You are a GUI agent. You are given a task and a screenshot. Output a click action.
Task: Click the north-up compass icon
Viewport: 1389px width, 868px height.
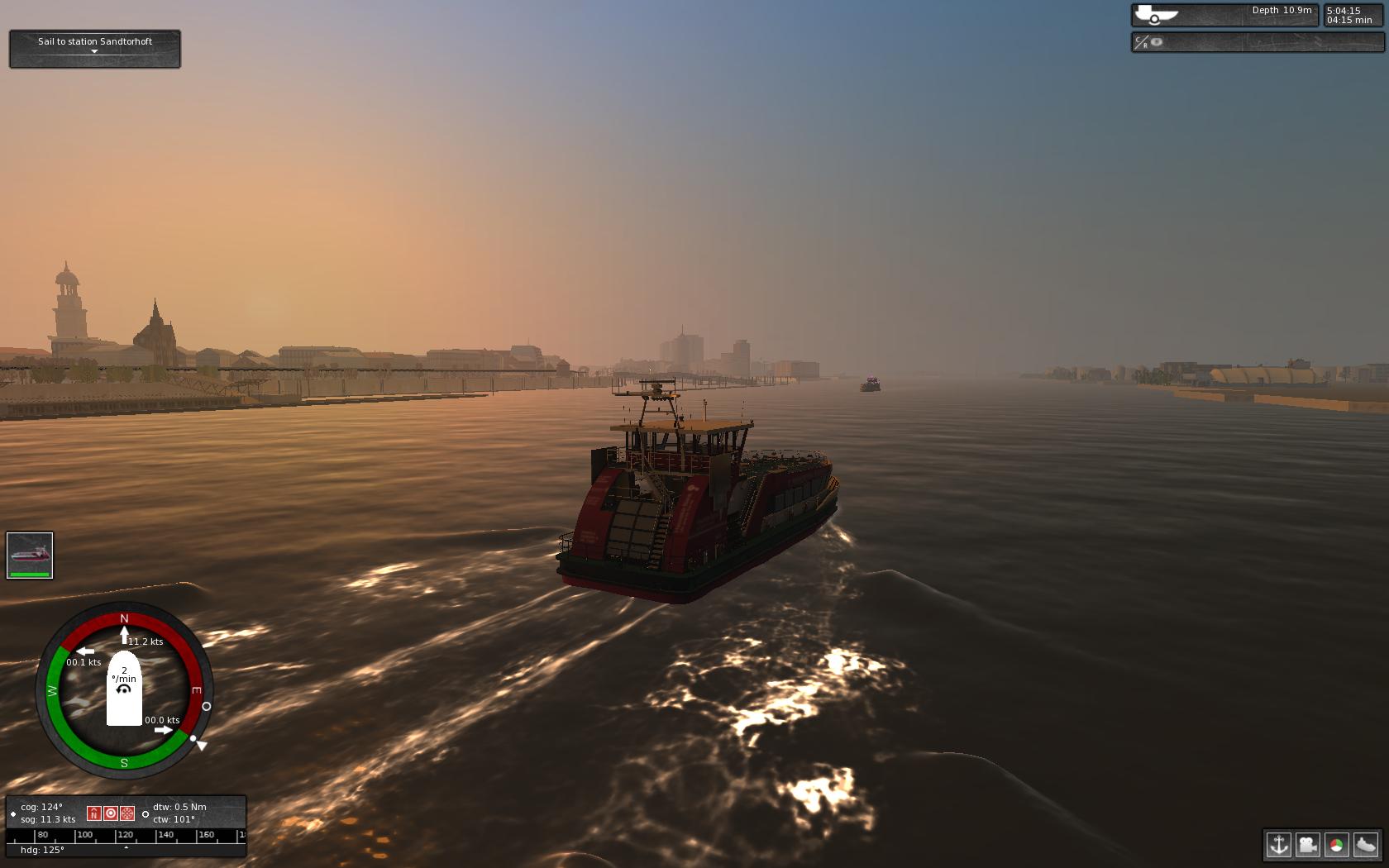point(93,813)
